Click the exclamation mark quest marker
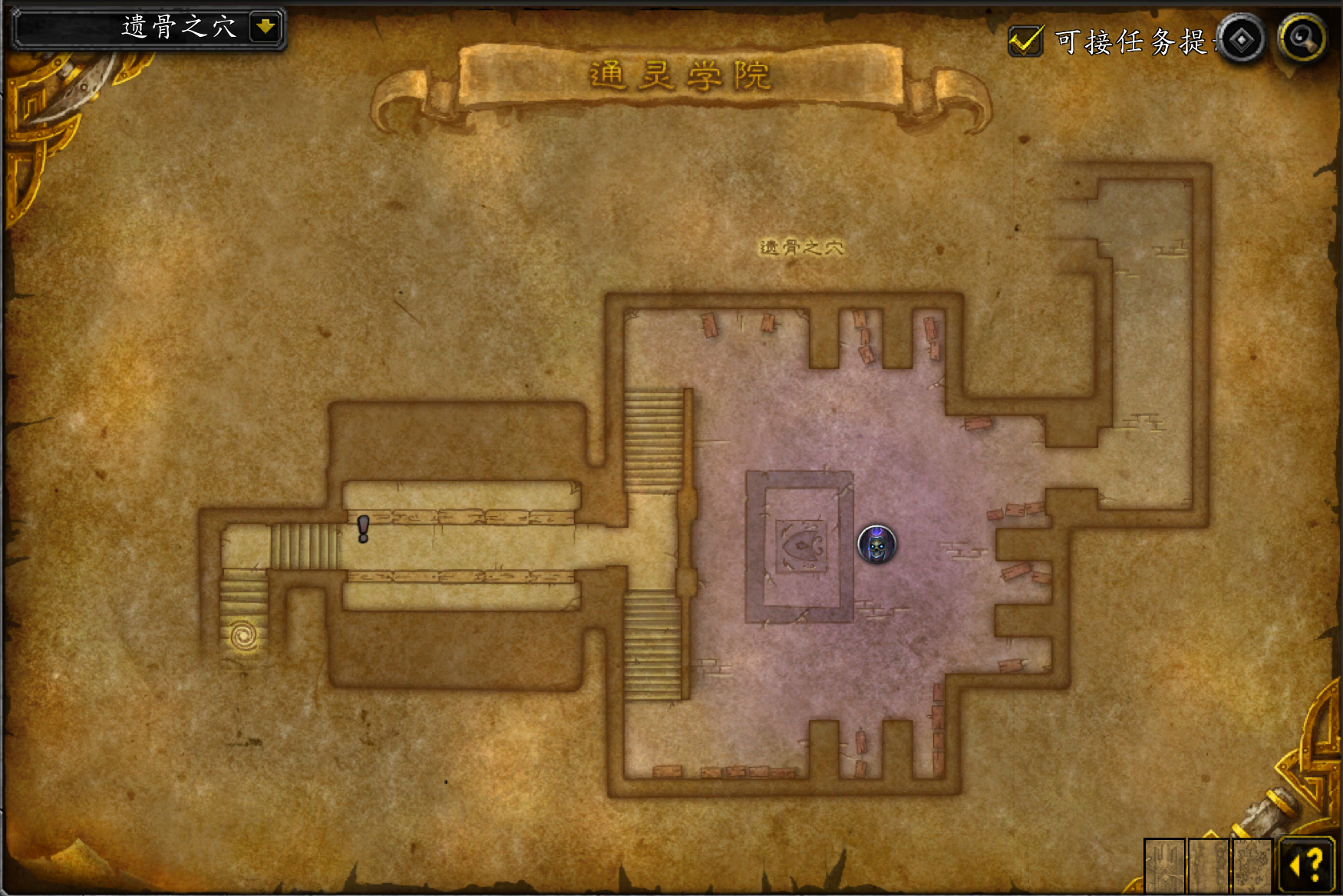 (x=363, y=529)
